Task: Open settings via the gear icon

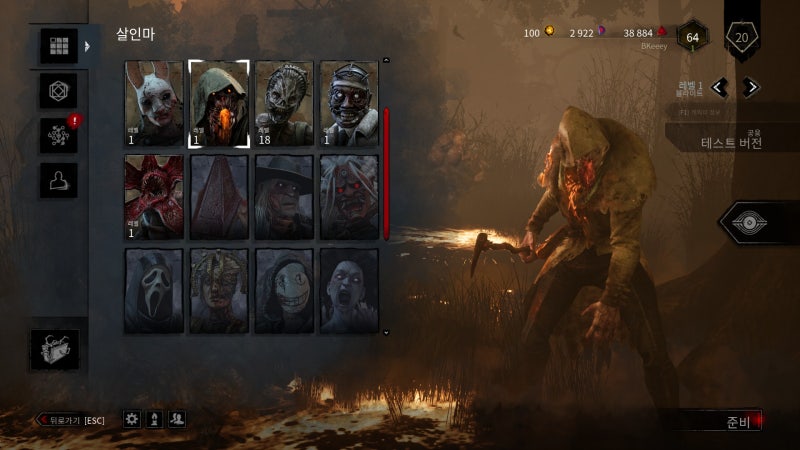Action: pos(132,420)
